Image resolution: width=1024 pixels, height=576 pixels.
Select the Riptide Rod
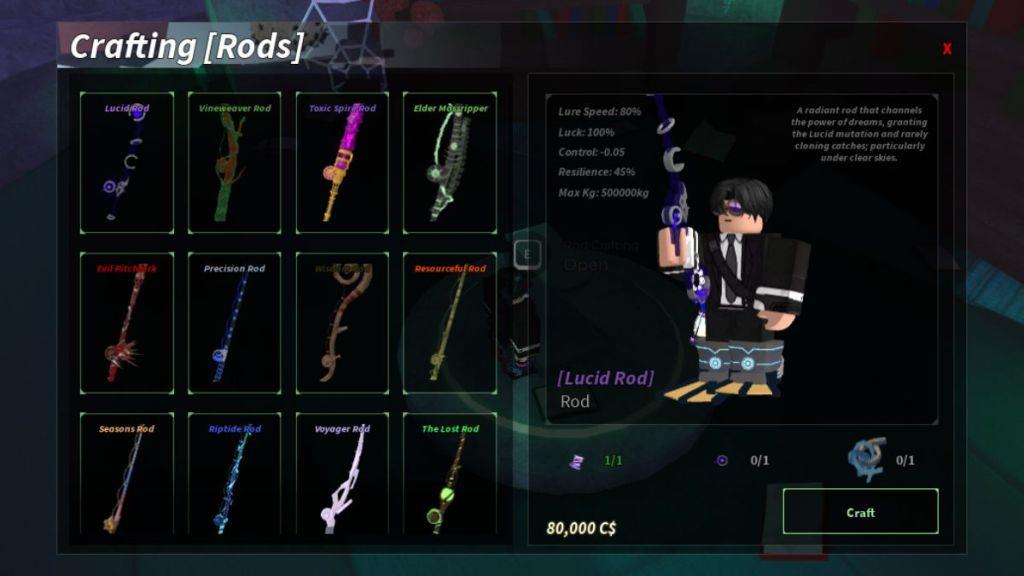[234, 475]
